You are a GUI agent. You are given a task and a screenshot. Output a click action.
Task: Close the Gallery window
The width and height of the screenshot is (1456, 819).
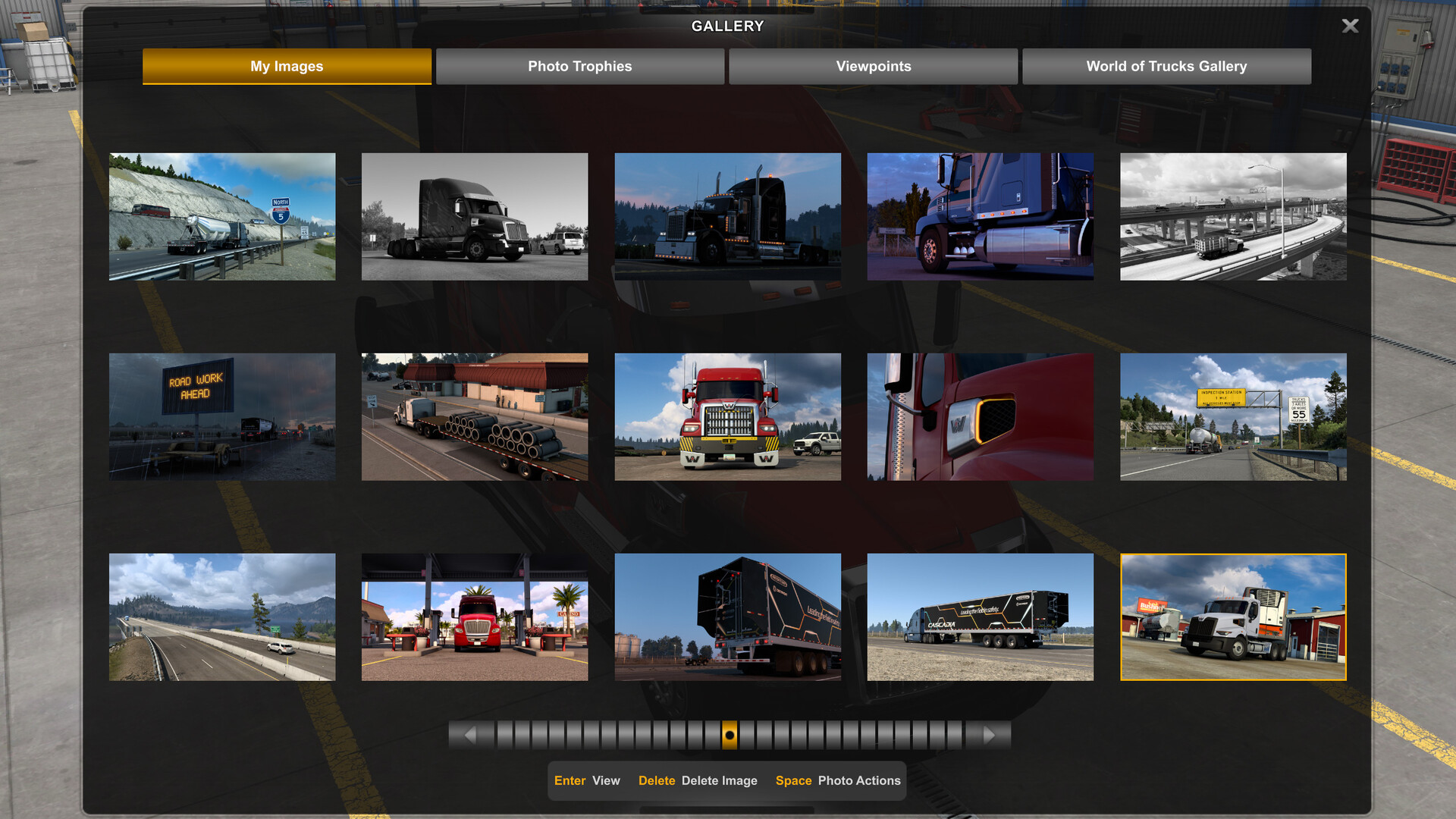(x=1349, y=25)
